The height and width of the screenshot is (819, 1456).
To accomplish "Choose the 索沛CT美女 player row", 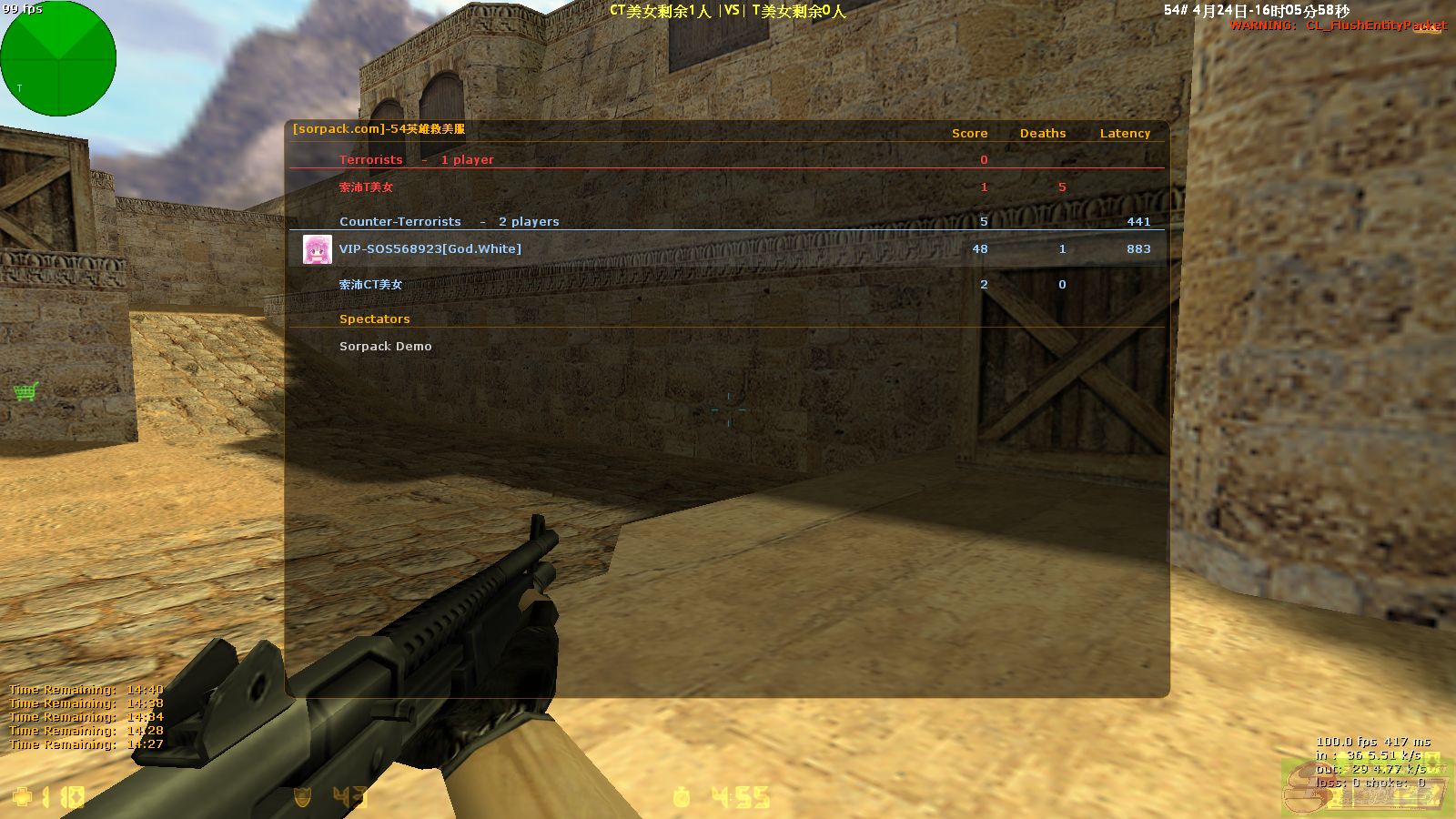I will pyautogui.click(x=370, y=285).
